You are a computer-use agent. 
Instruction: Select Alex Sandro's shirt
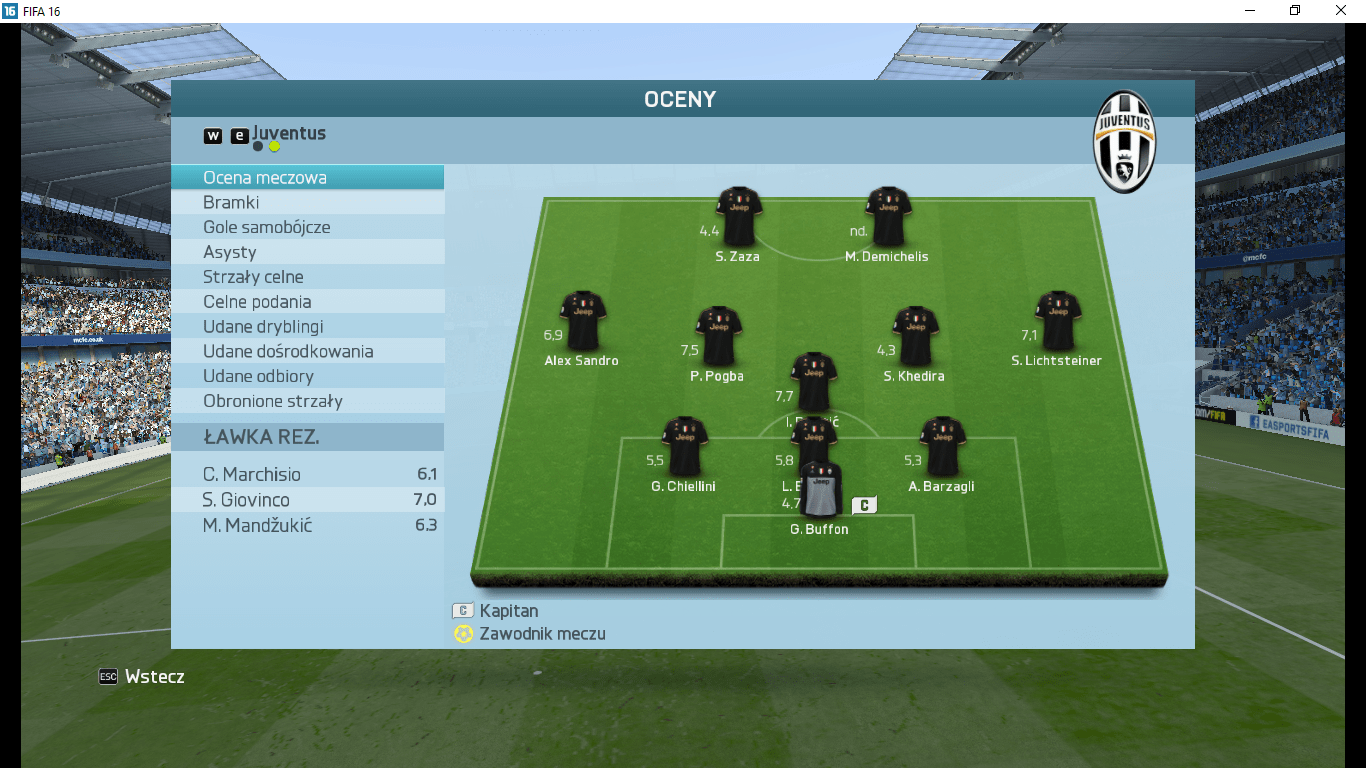point(582,321)
